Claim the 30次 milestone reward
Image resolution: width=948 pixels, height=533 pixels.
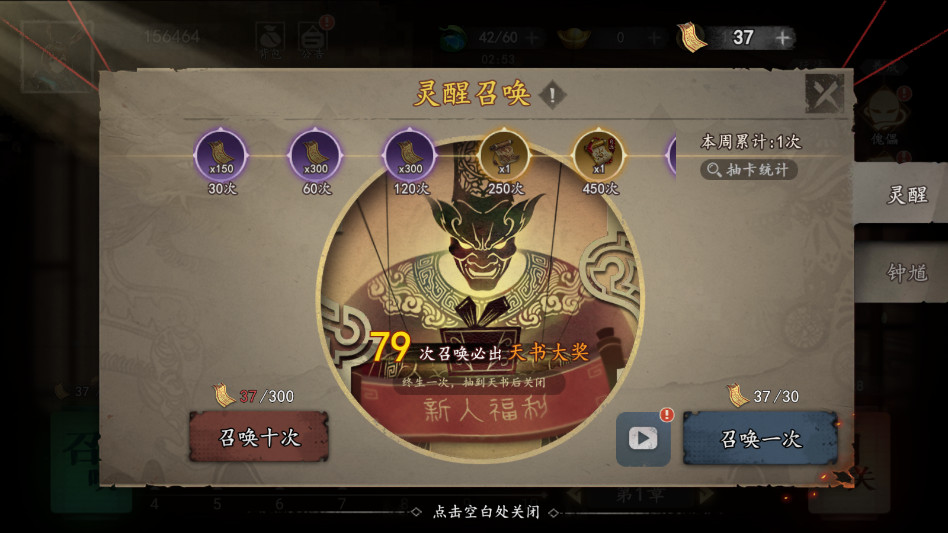(x=221, y=156)
